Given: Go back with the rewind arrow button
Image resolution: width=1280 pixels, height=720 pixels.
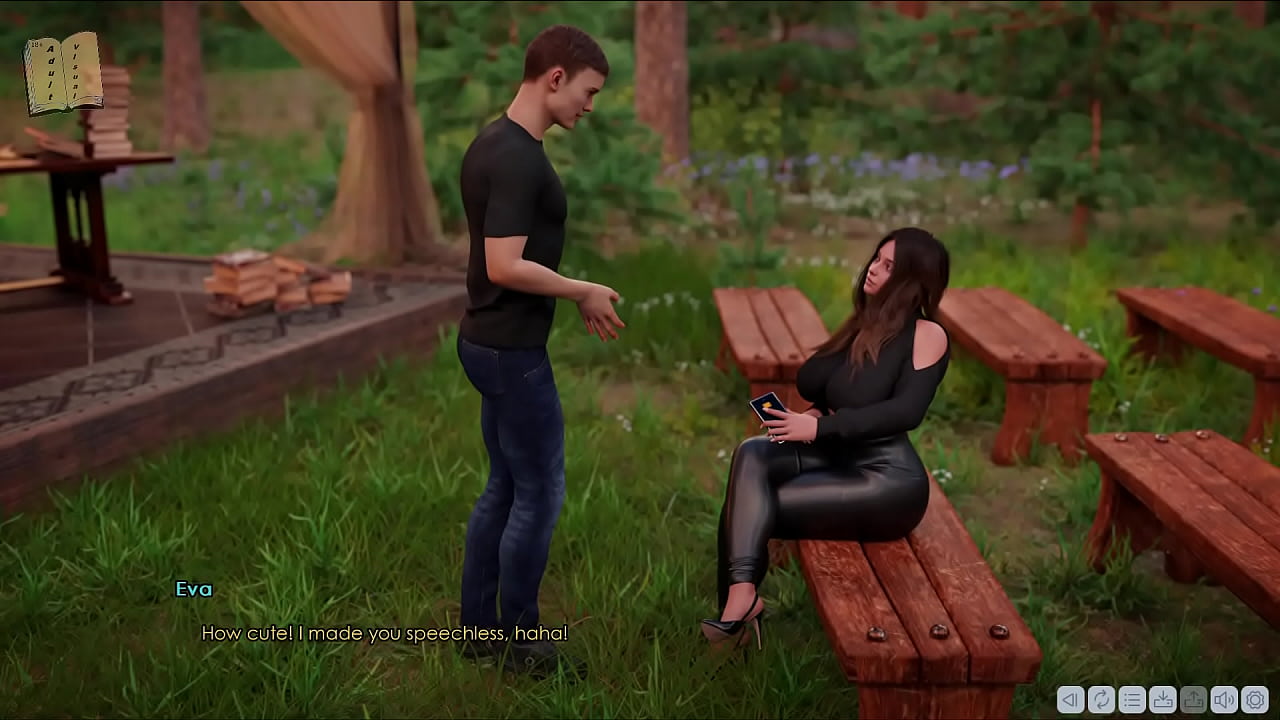Looking at the screenshot, I should coord(1070,699).
